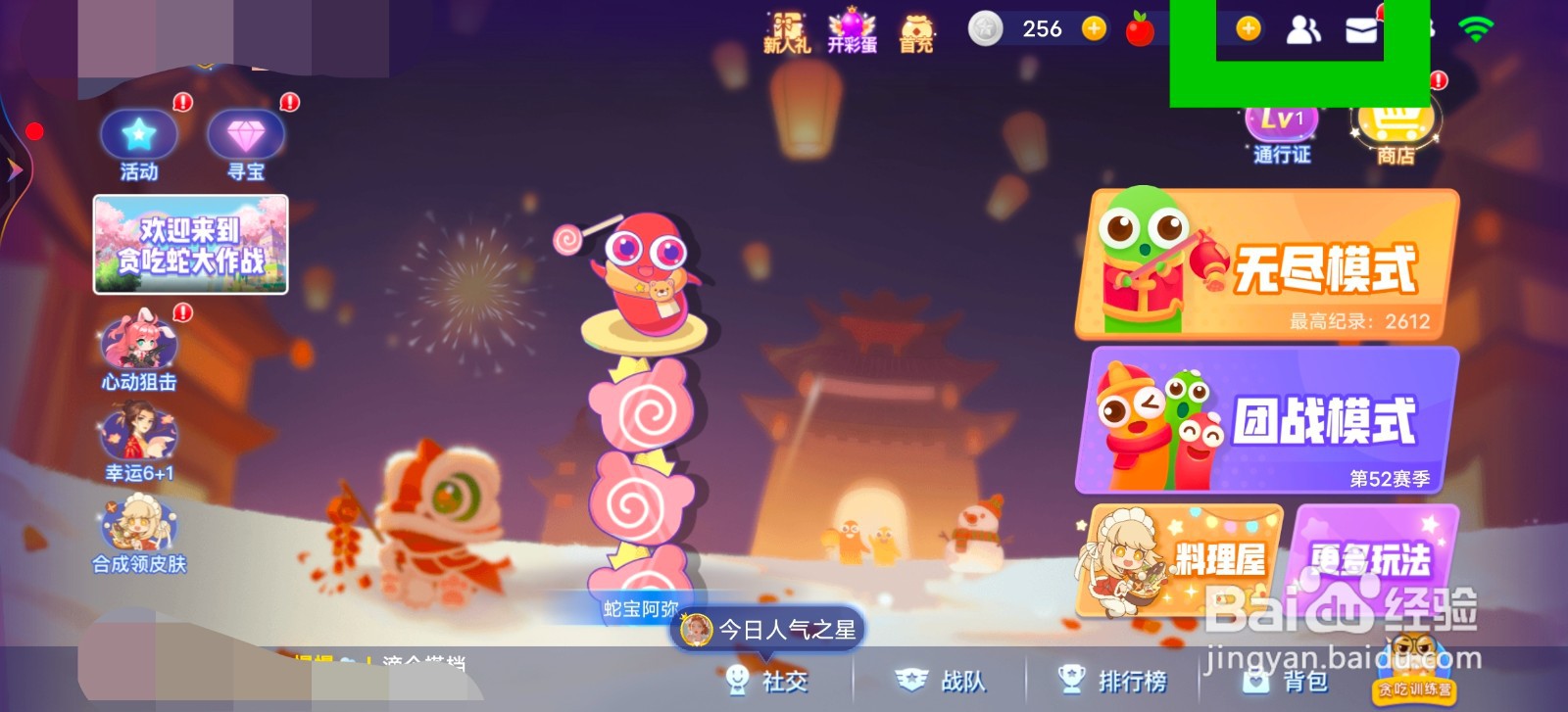Open 贪吃训练营 training camp at bottom right
Image resolution: width=1568 pixels, height=712 pixels.
pos(1413,688)
